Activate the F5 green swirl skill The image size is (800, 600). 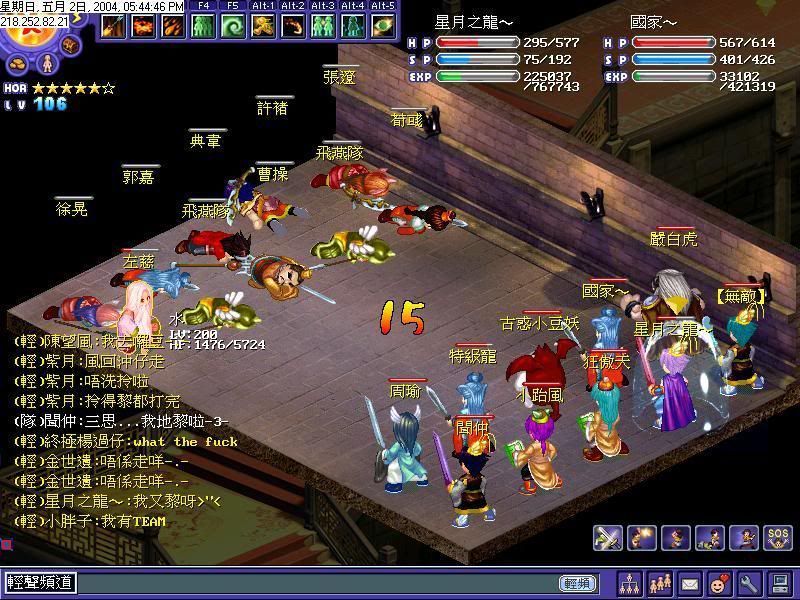[x=233, y=25]
